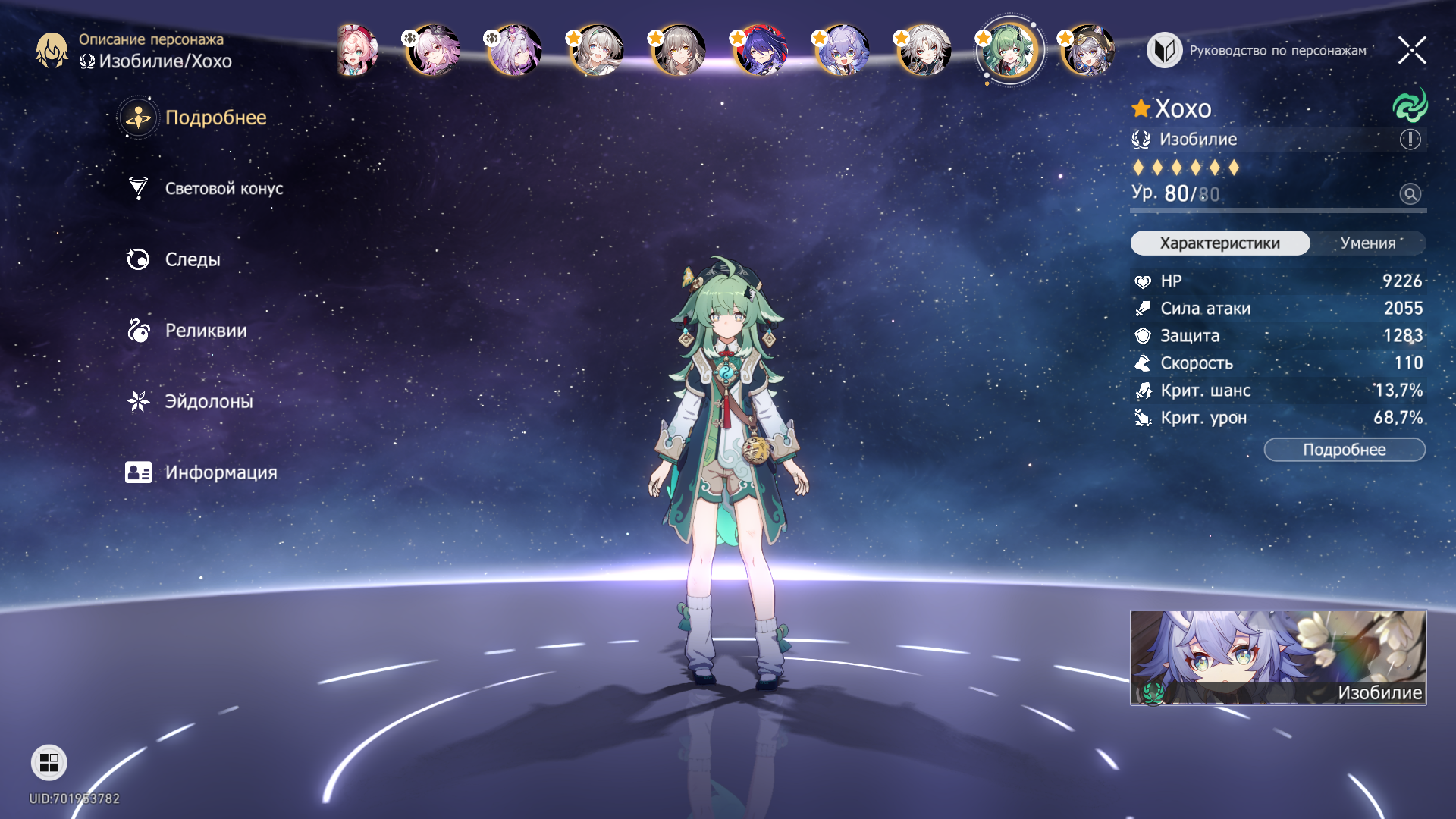Choose the dark blue-haired character portrait
The height and width of the screenshot is (819, 1456).
click(x=759, y=51)
